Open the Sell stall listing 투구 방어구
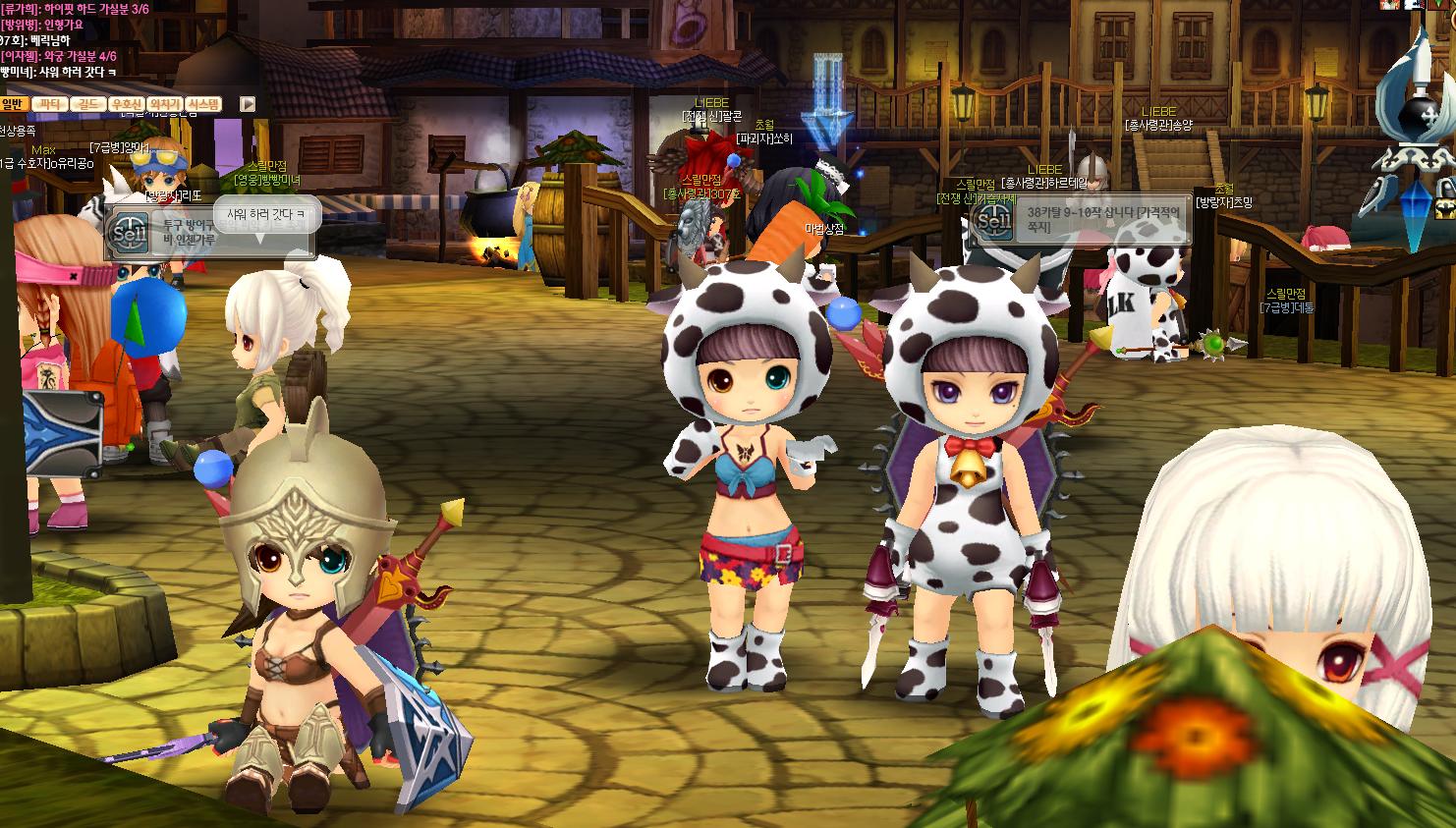Viewport: 1456px width, 828px height. (x=129, y=232)
